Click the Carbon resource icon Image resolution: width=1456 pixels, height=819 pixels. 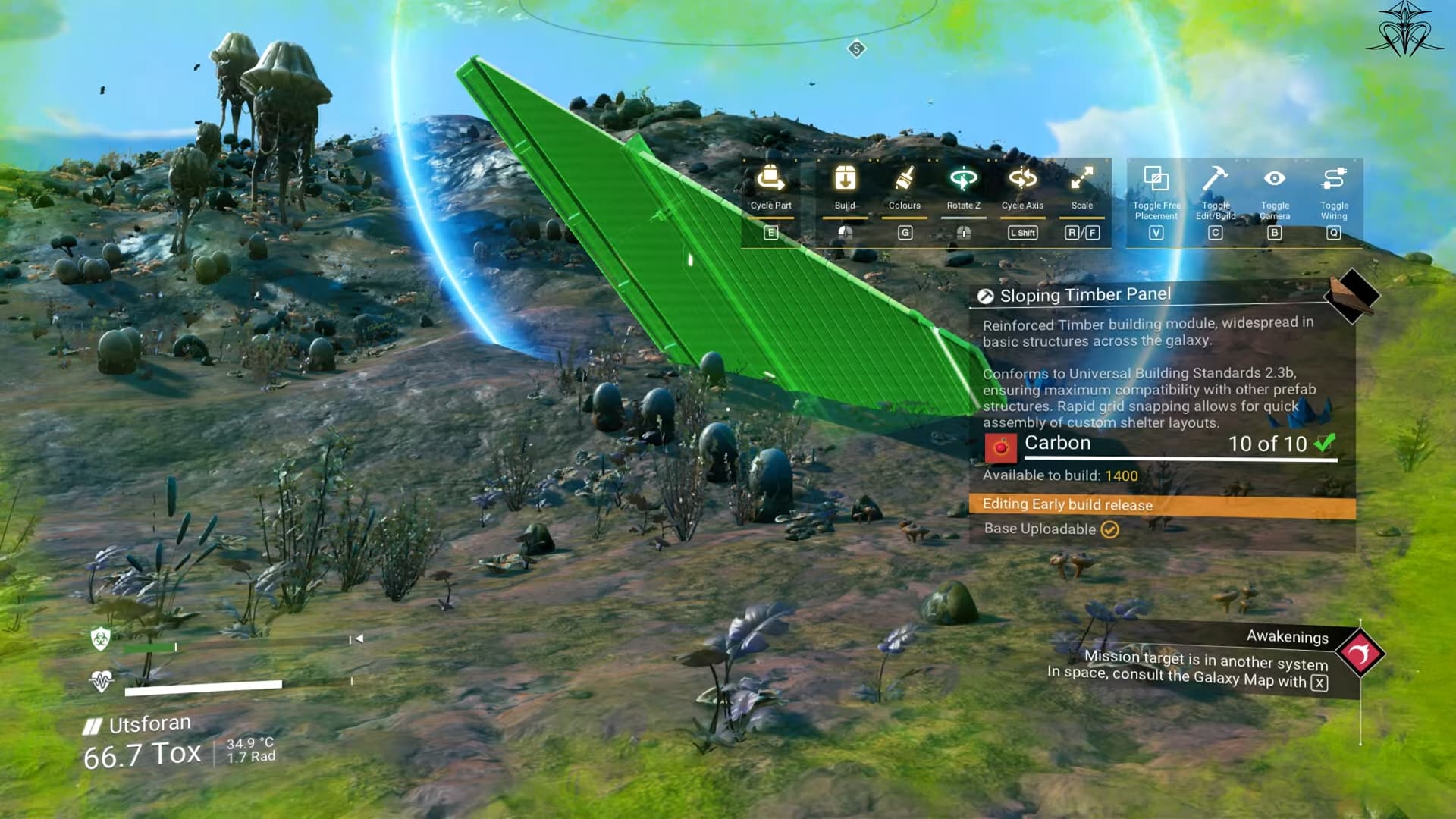pyautogui.click(x=1001, y=446)
